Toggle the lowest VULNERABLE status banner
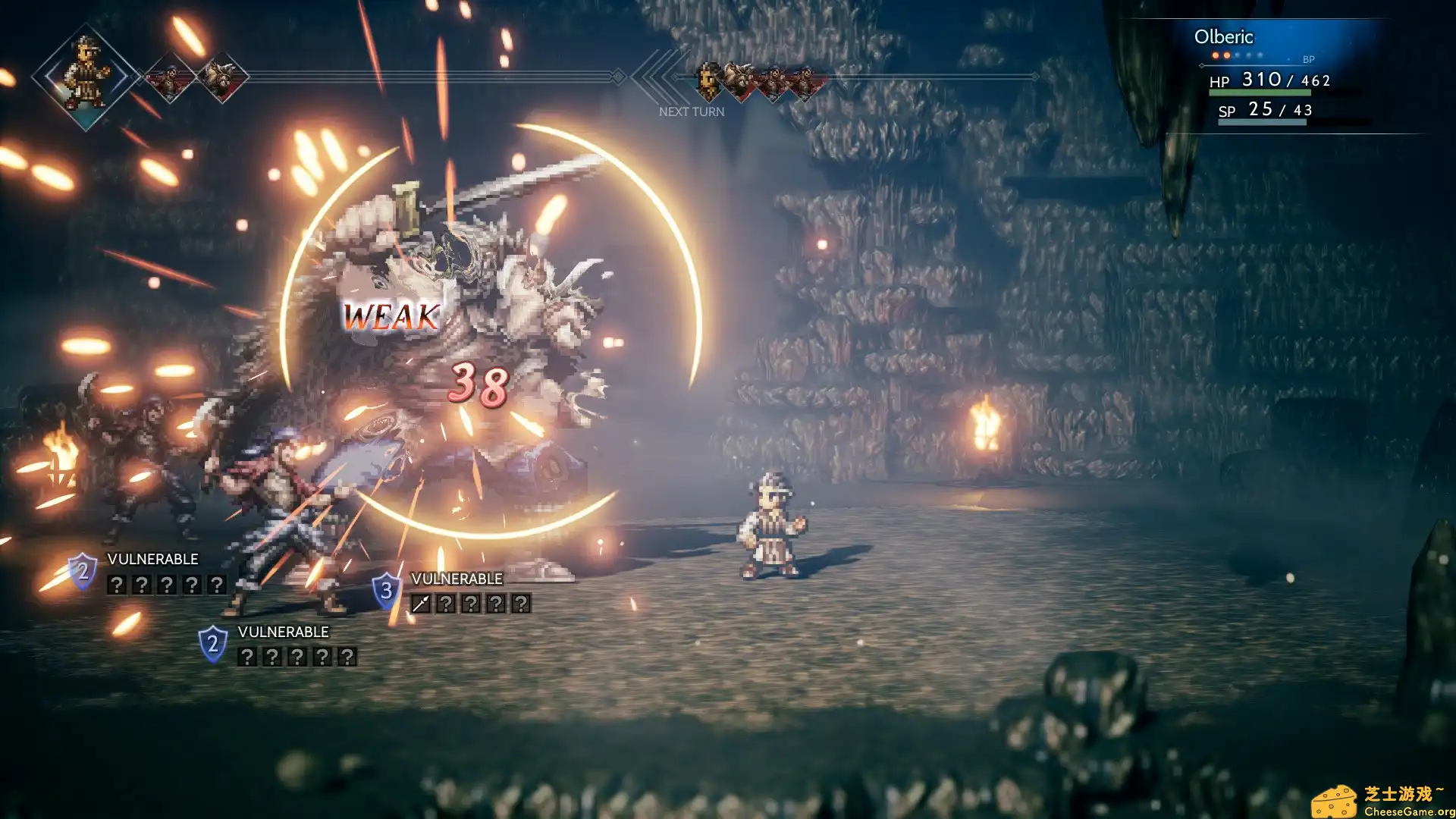Viewport: 1456px width, 819px height. pos(282,631)
